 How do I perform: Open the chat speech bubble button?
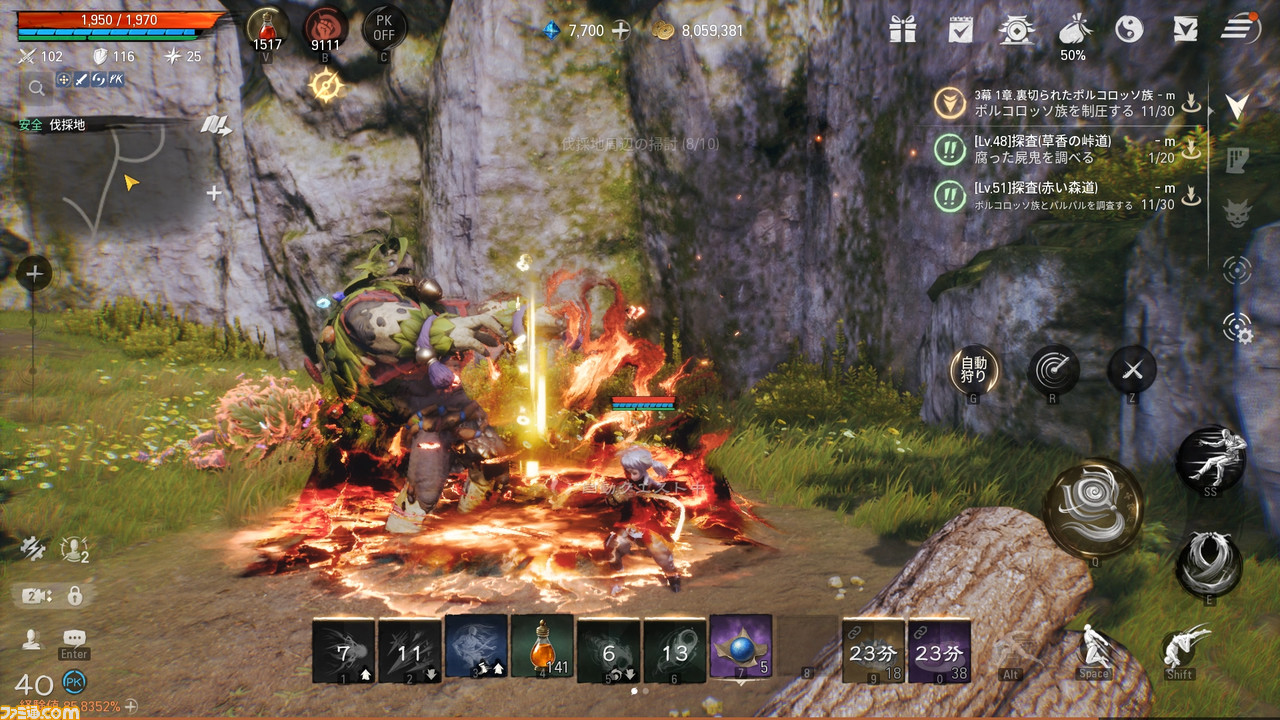point(74,638)
